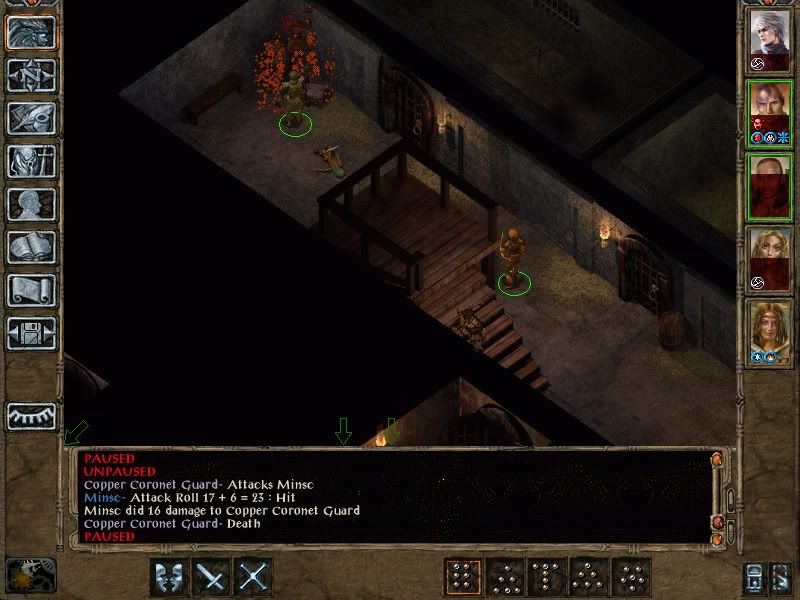This screenshot has height=600, width=800.
Task: Open the inventory screen with the armor button
Action: pyautogui.click(x=31, y=161)
